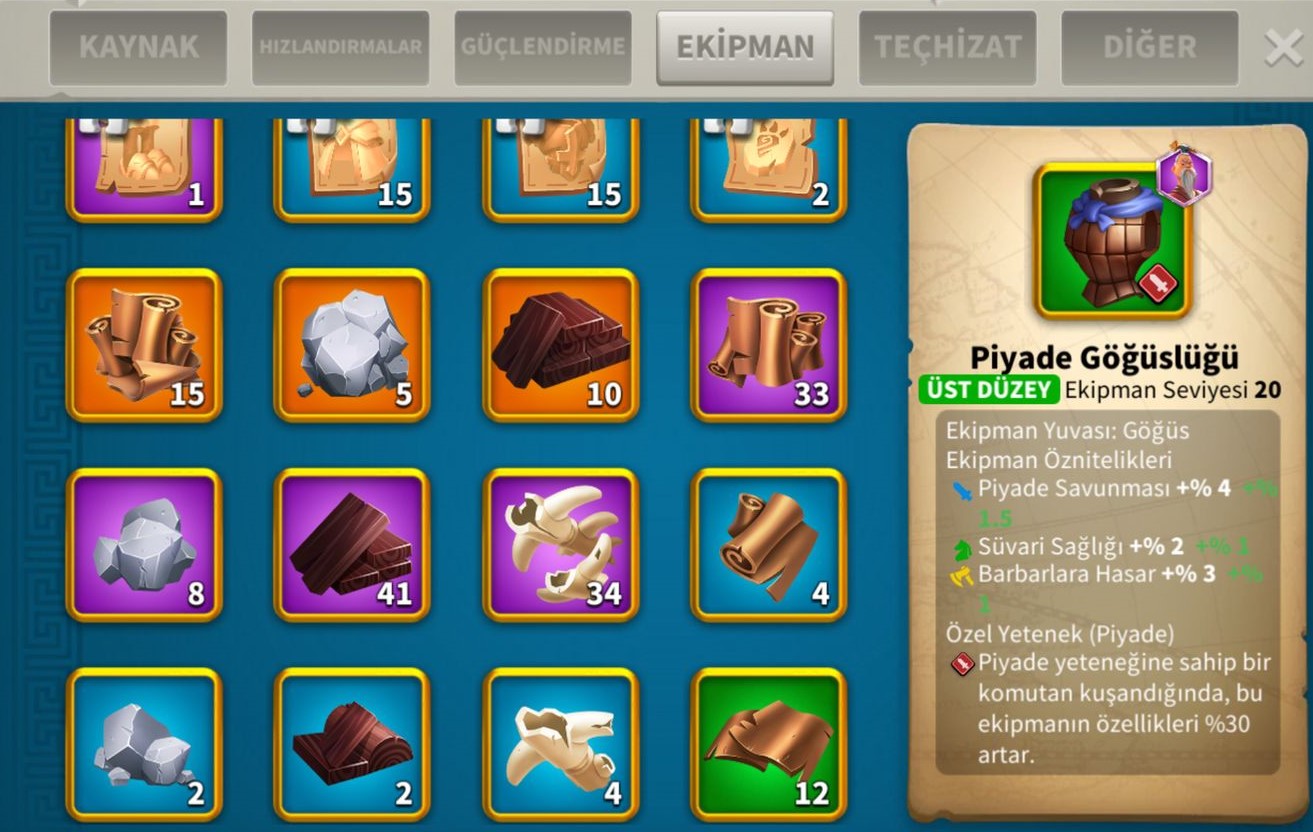Switch to the KAYNAK tab
Image resolution: width=1313 pixels, height=832 pixels.
coord(138,47)
